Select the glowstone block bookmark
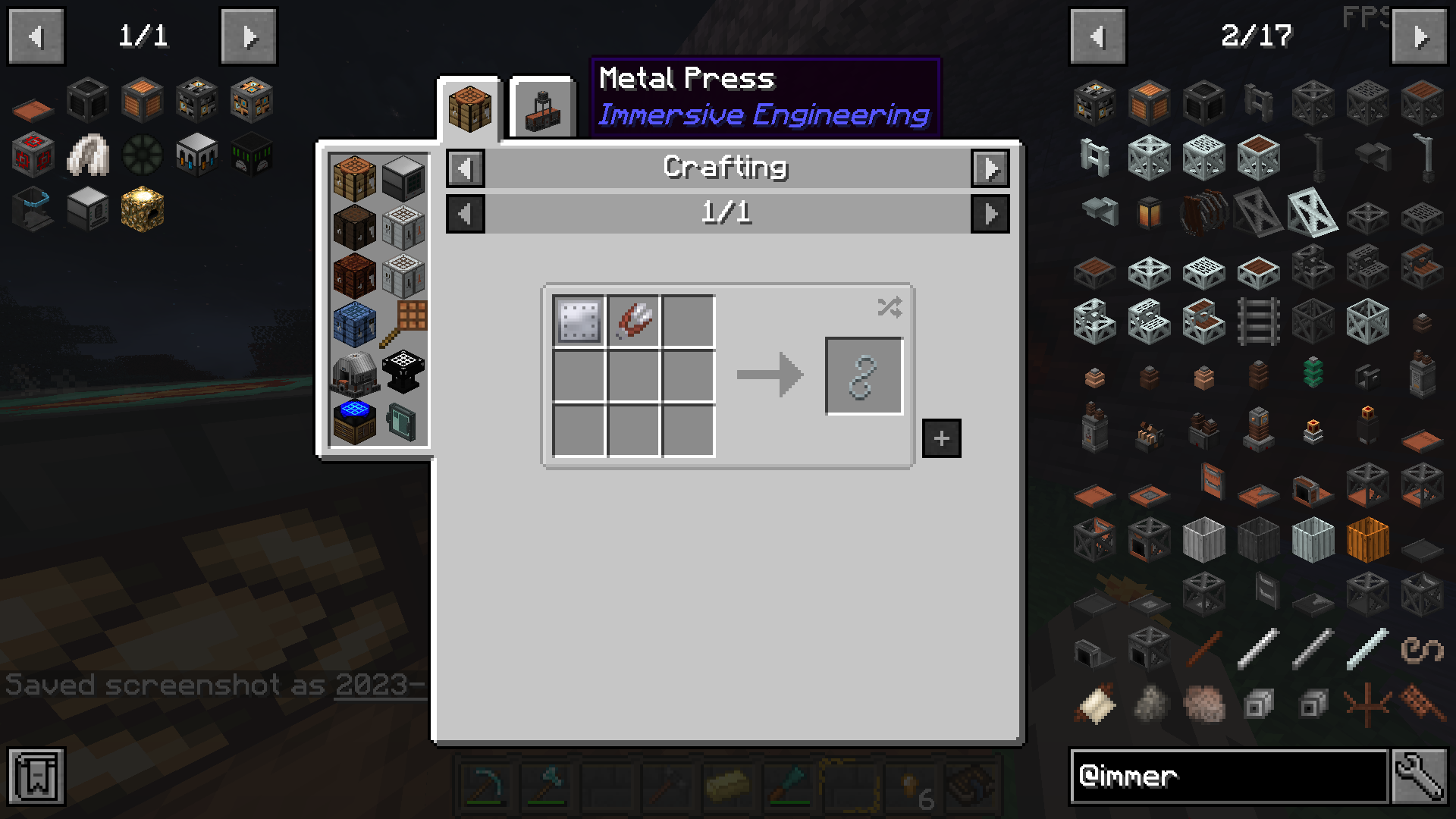The width and height of the screenshot is (1456, 819). click(142, 209)
